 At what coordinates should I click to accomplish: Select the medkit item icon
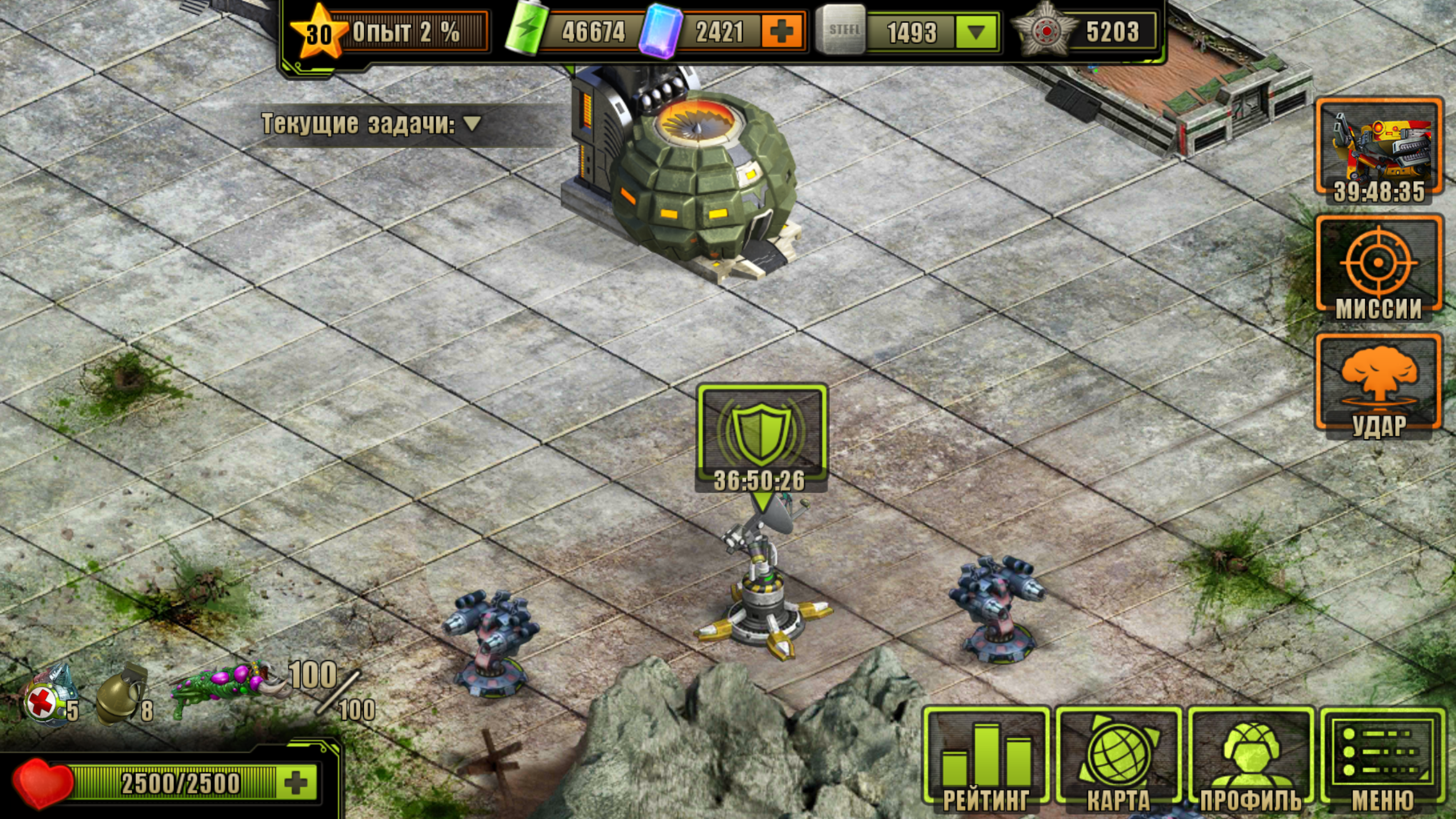49,697
